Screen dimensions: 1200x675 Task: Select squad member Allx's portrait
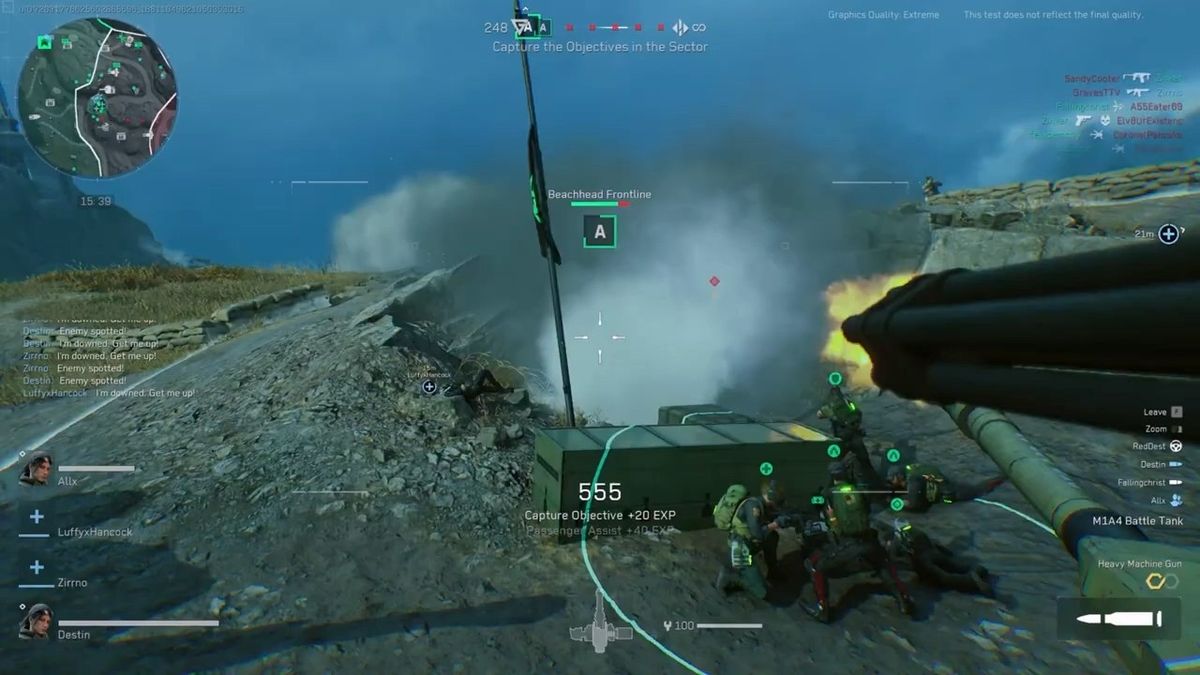[35, 469]
